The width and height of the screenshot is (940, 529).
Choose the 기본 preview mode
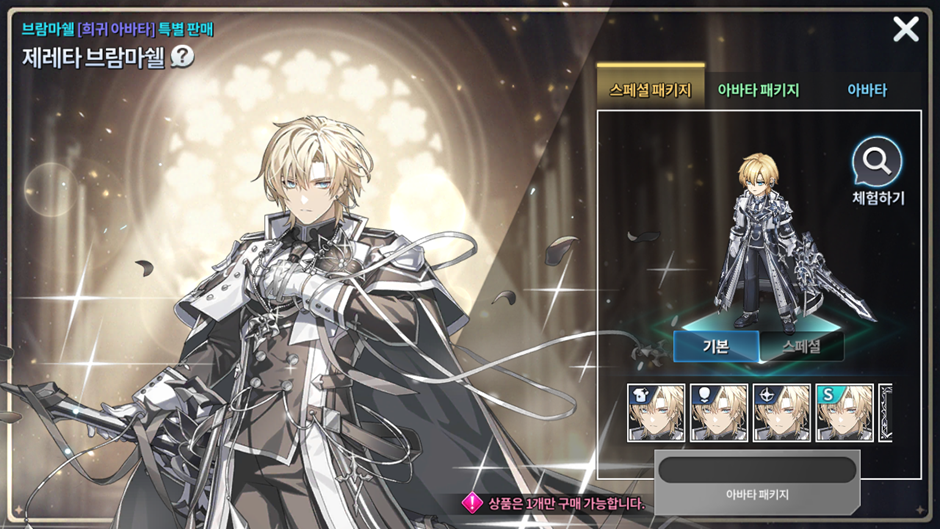coord(716,346)
